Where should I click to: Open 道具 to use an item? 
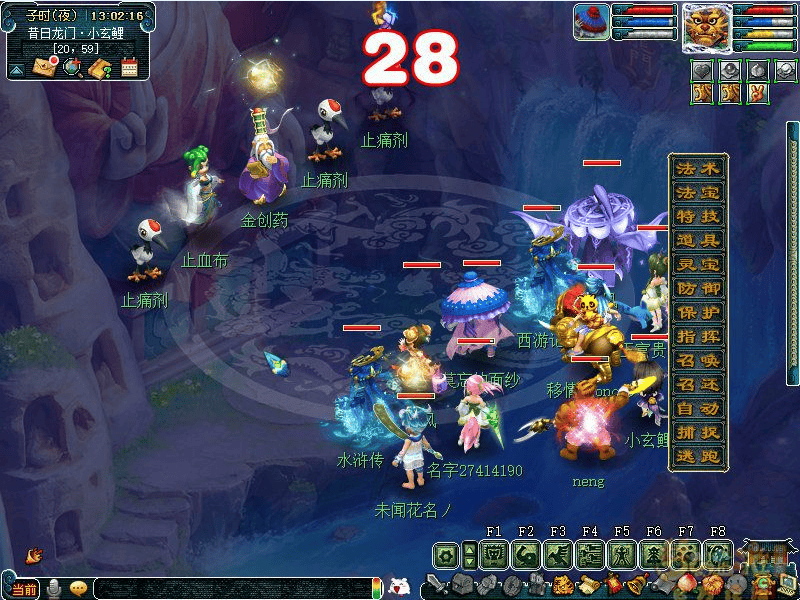tap(698, 240)
